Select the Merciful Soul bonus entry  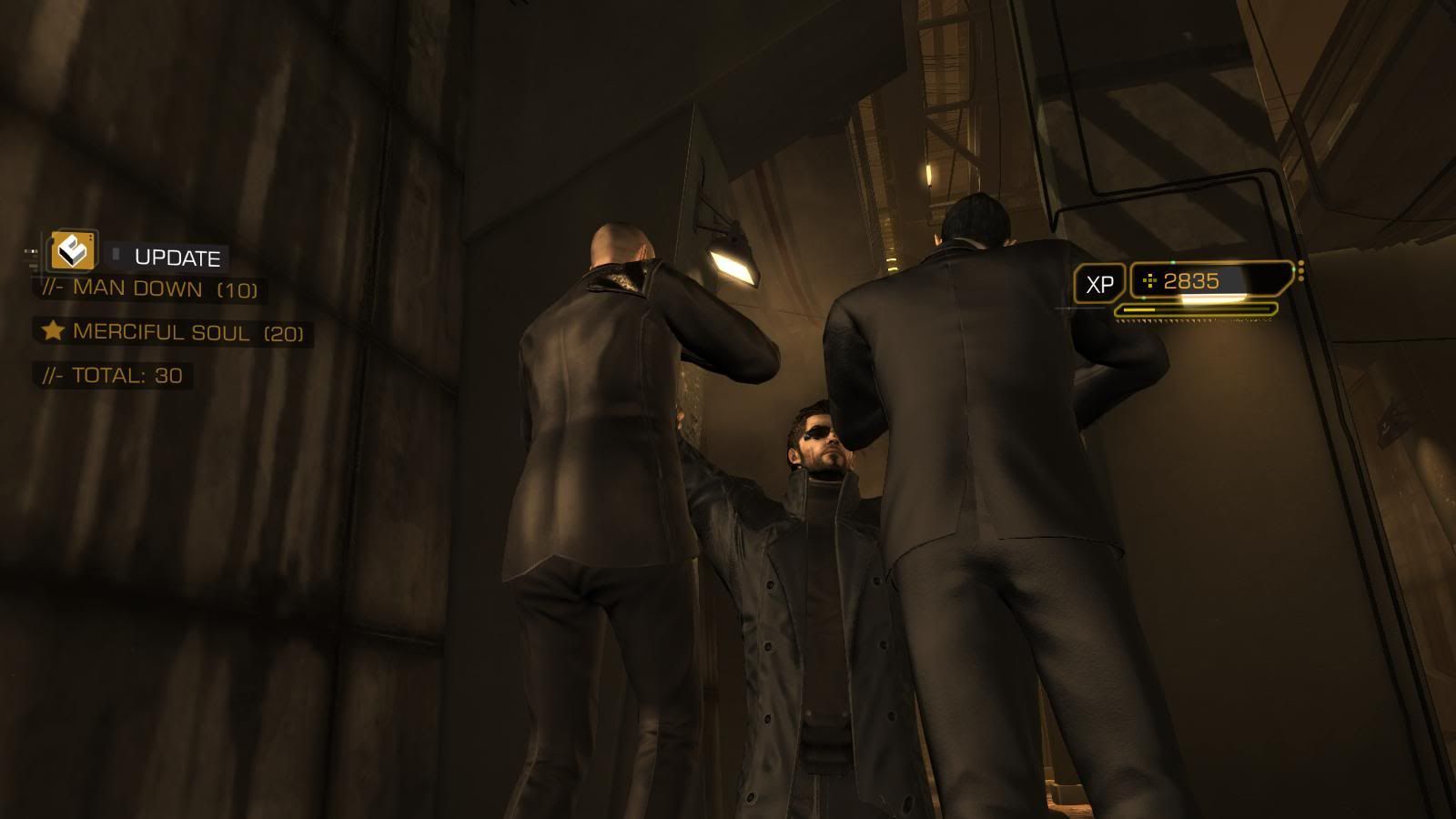[x=173, y=332]
